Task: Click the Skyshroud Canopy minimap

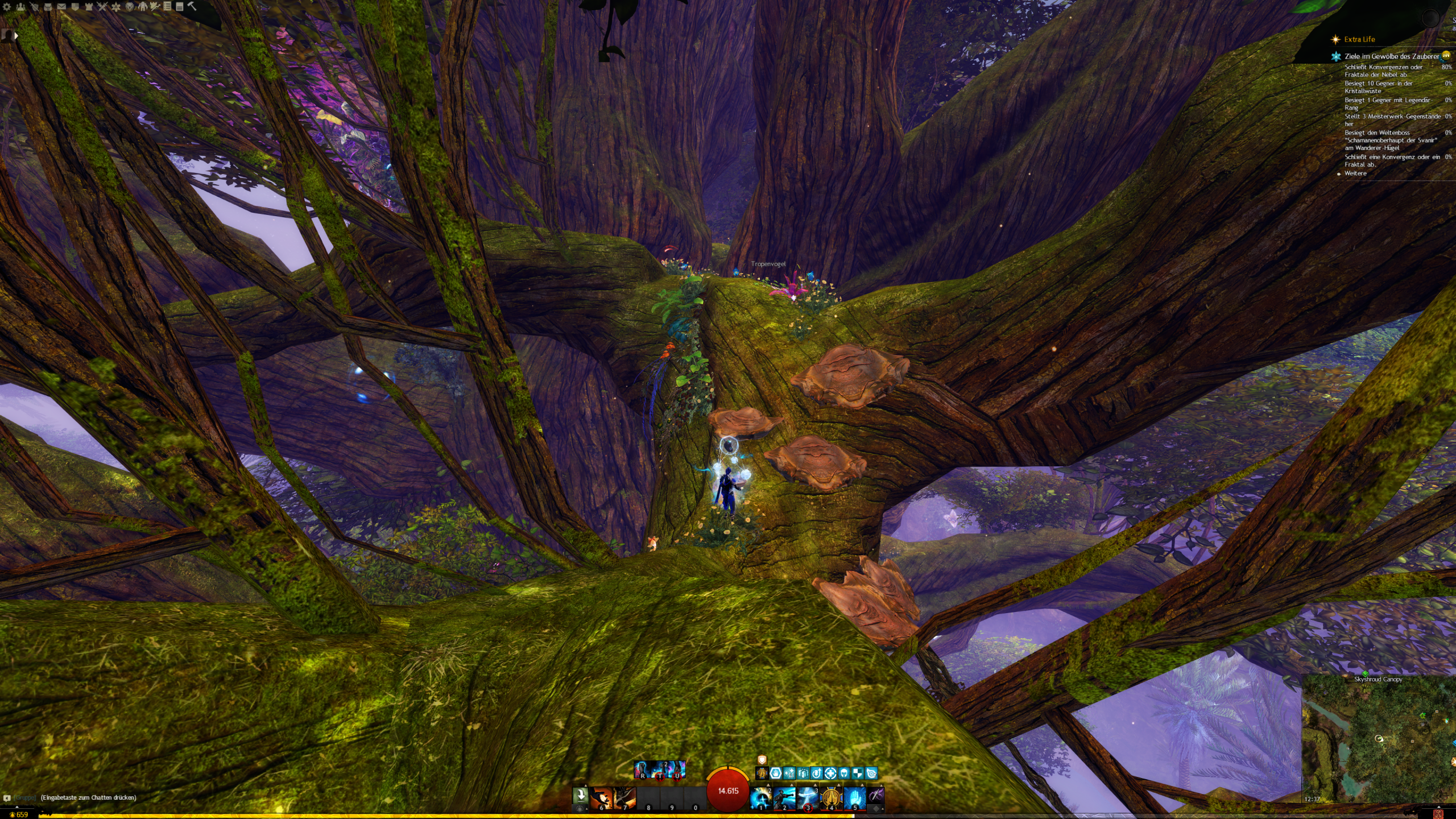Action: pos(1379,739)
